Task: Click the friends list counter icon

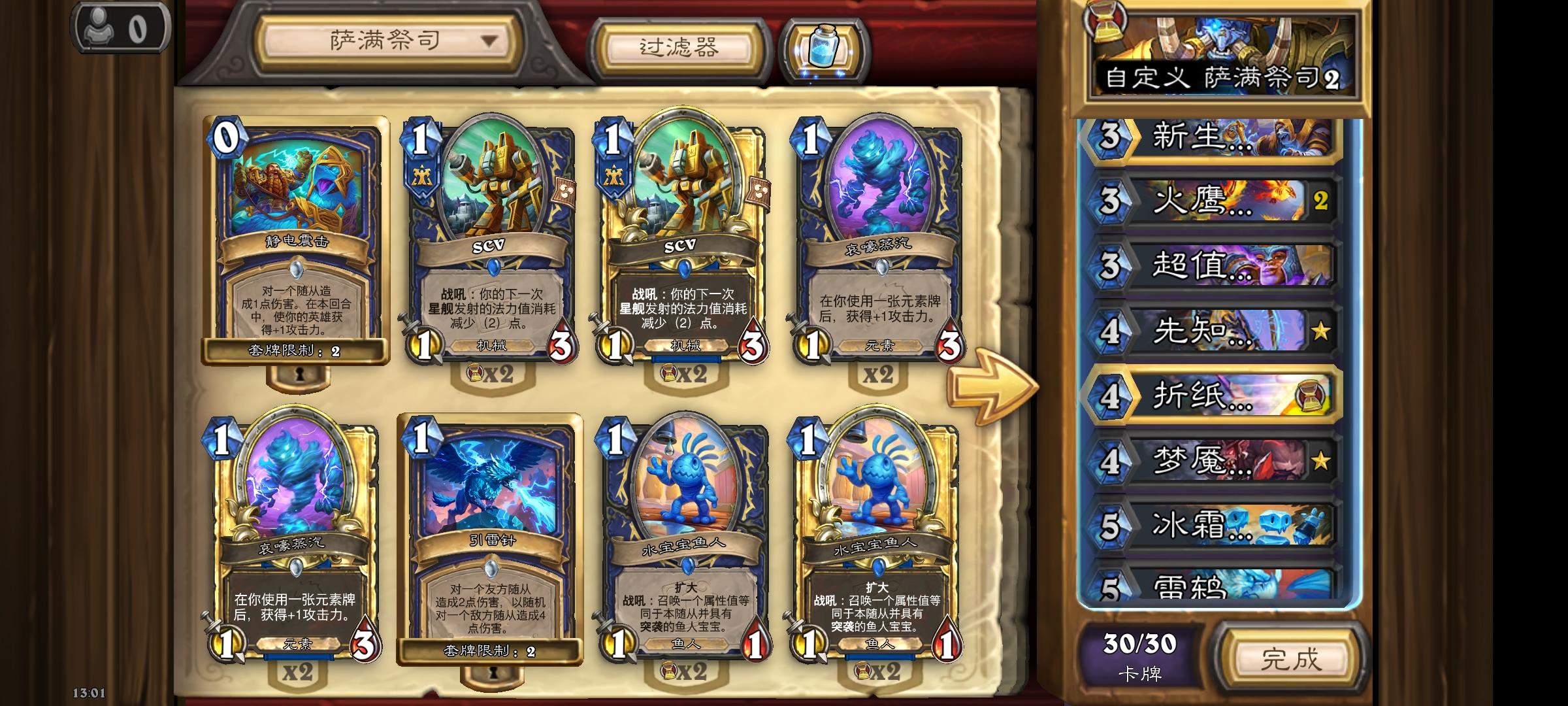Action: pos(119,27)
